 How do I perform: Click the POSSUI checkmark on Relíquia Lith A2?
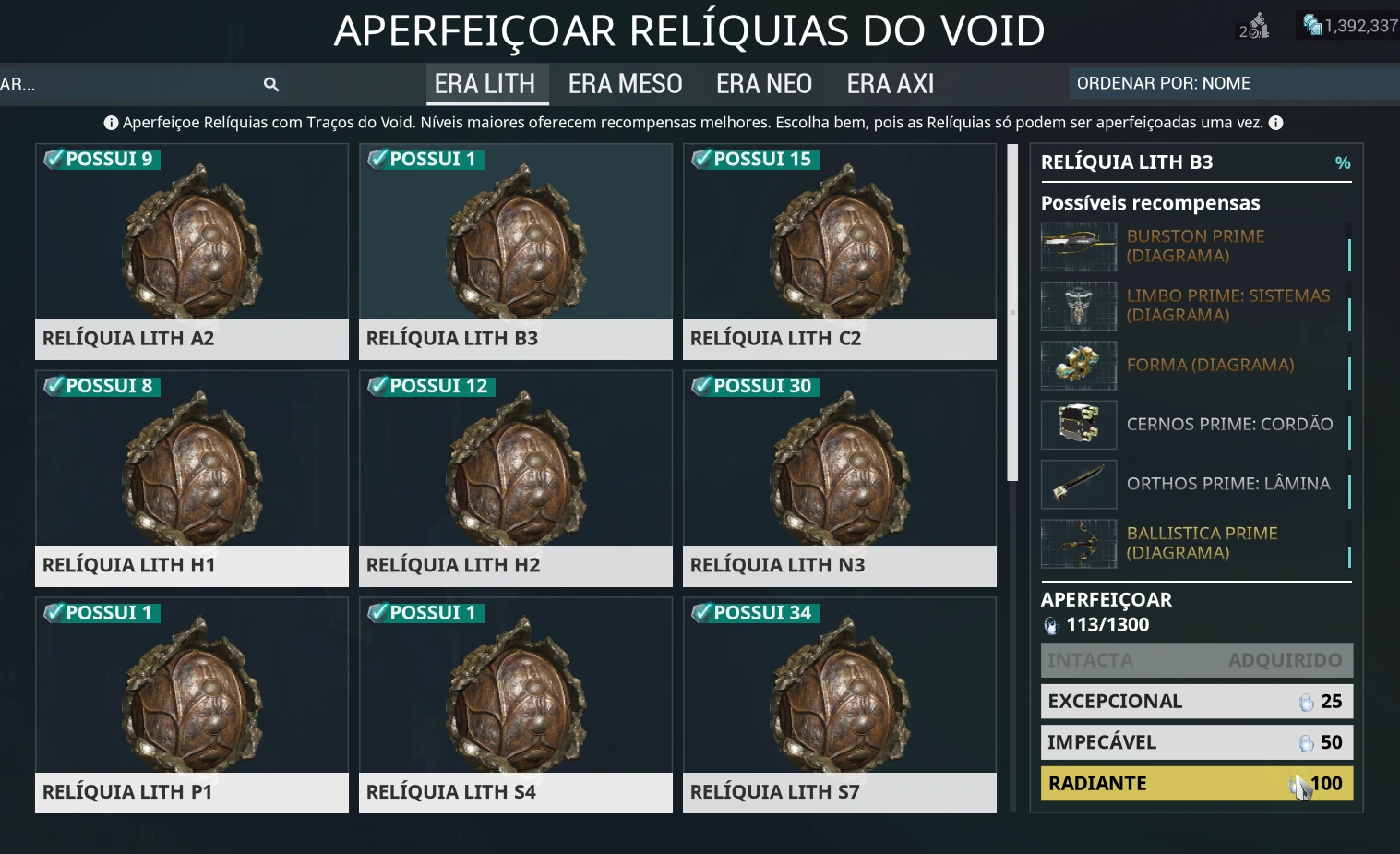tap(54, 159)
